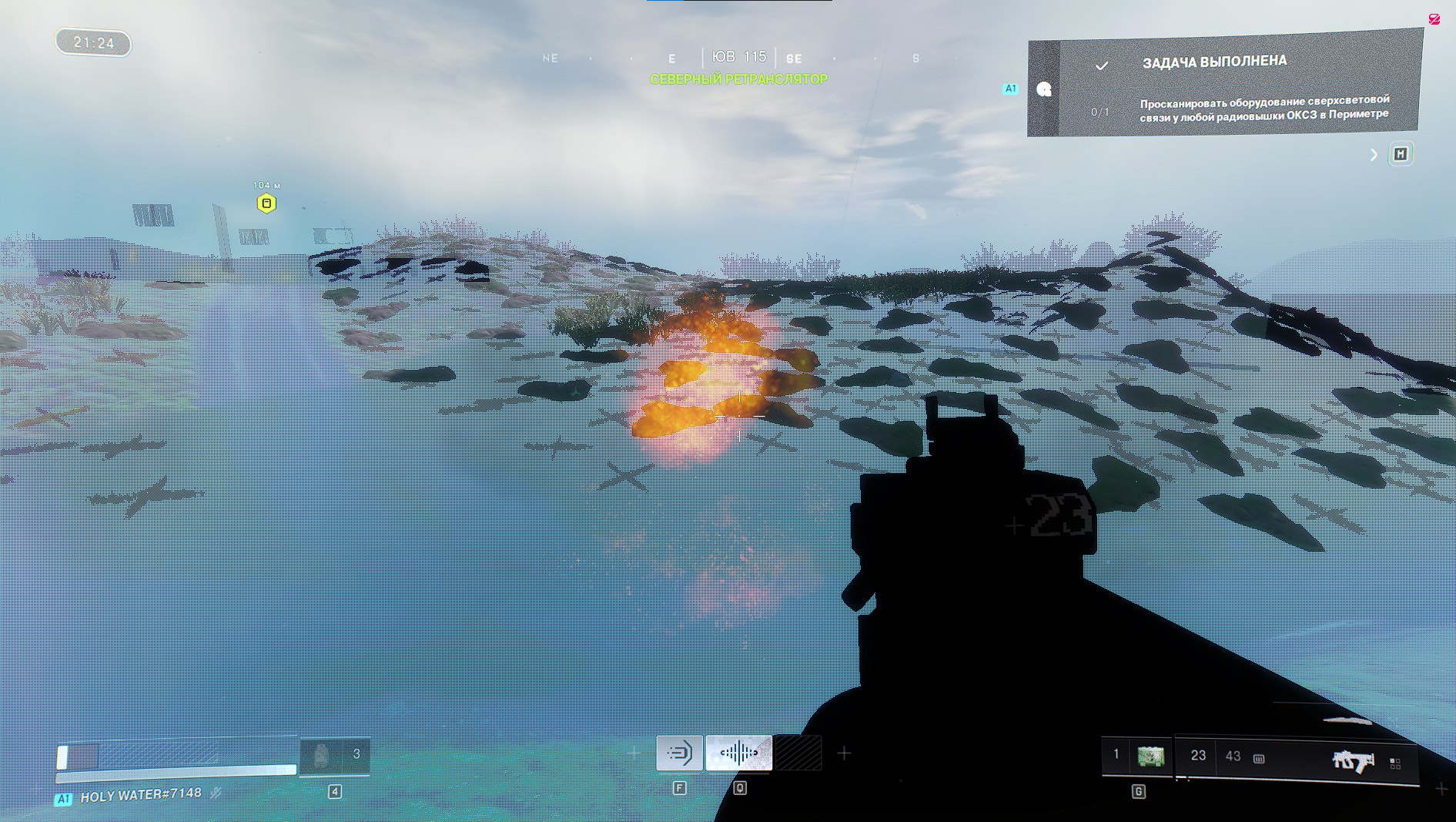Image resolution: width=1456 pixels, height=822 pixels.
Task: Choose the submachine gun weapon slot
Action: pyautogui.click(x=1353, y=760)
